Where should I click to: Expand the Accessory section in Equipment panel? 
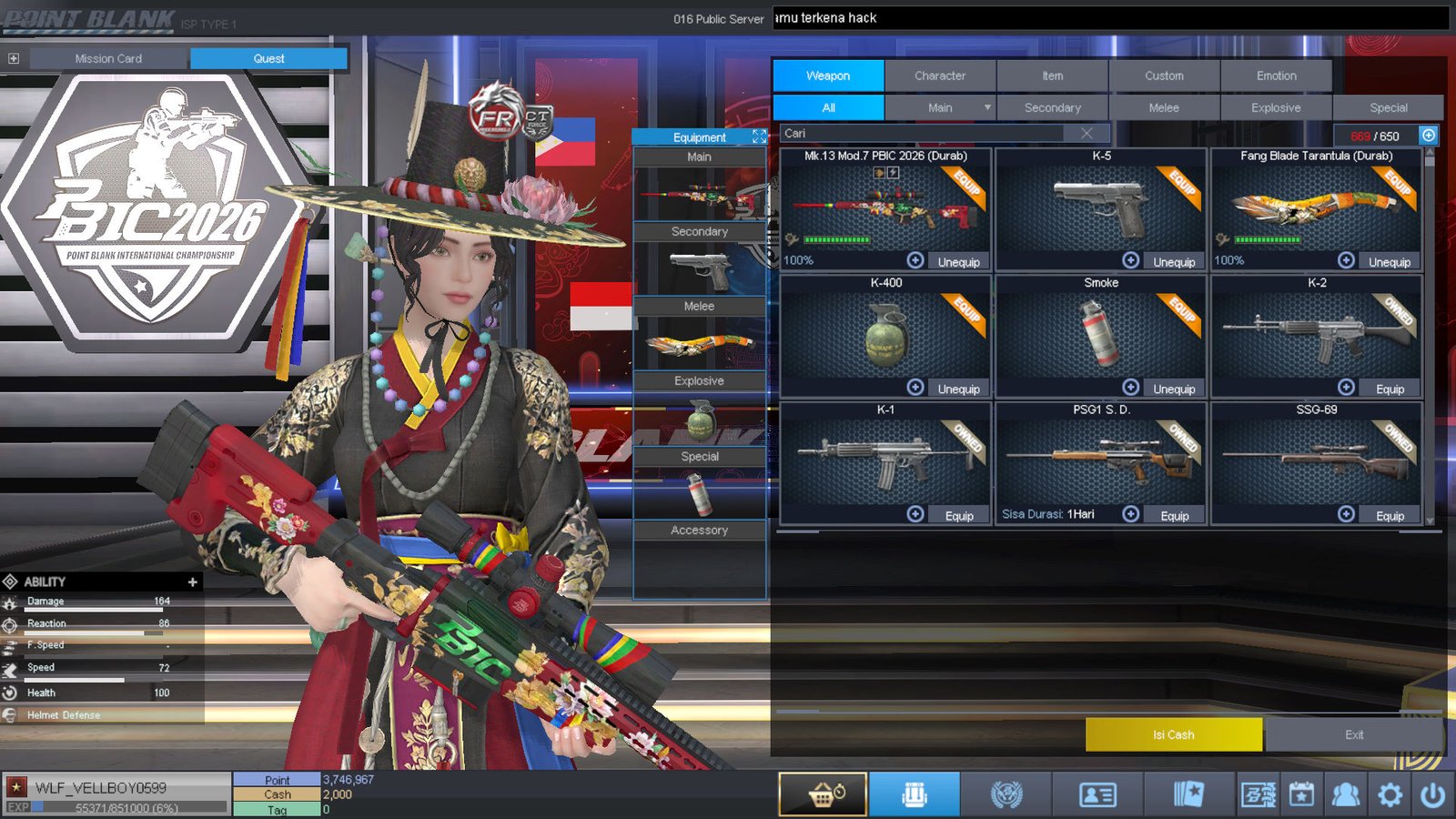(x=699, y=530)
